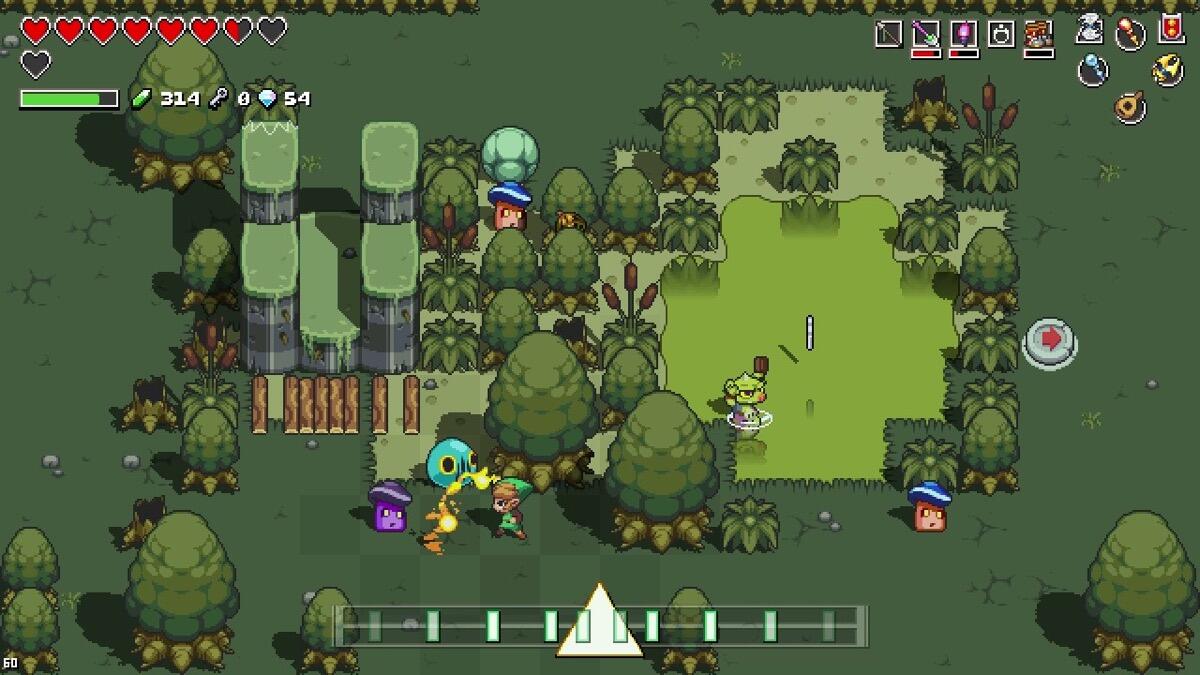Select the red shield icon
1200x675 pixels.
[1171, 28]
